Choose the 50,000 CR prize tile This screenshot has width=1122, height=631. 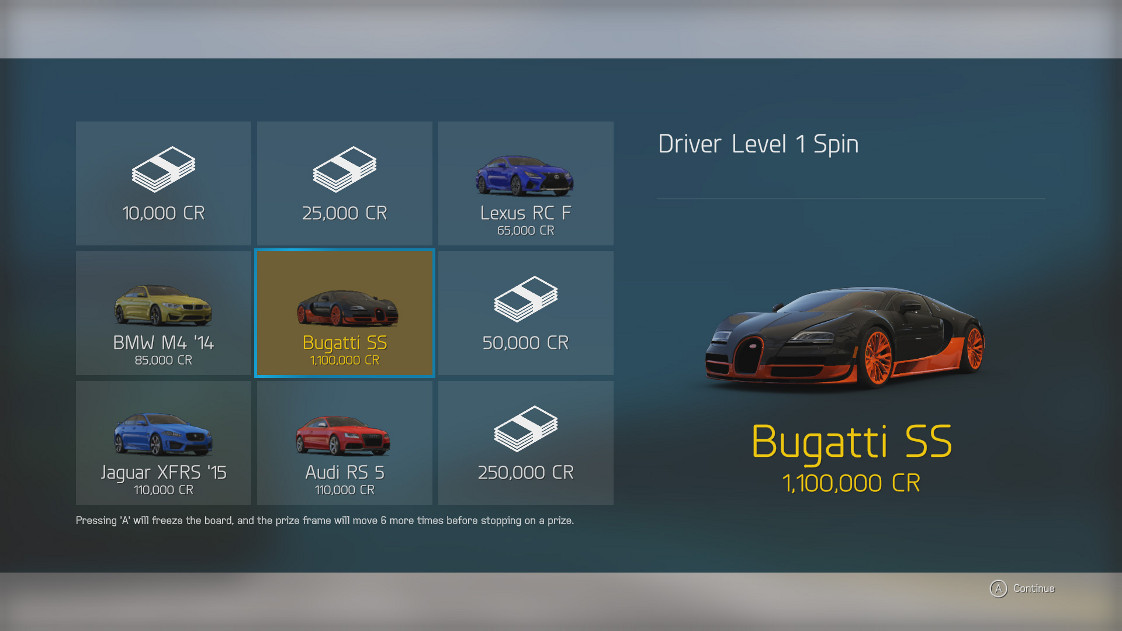click(525, 313)
